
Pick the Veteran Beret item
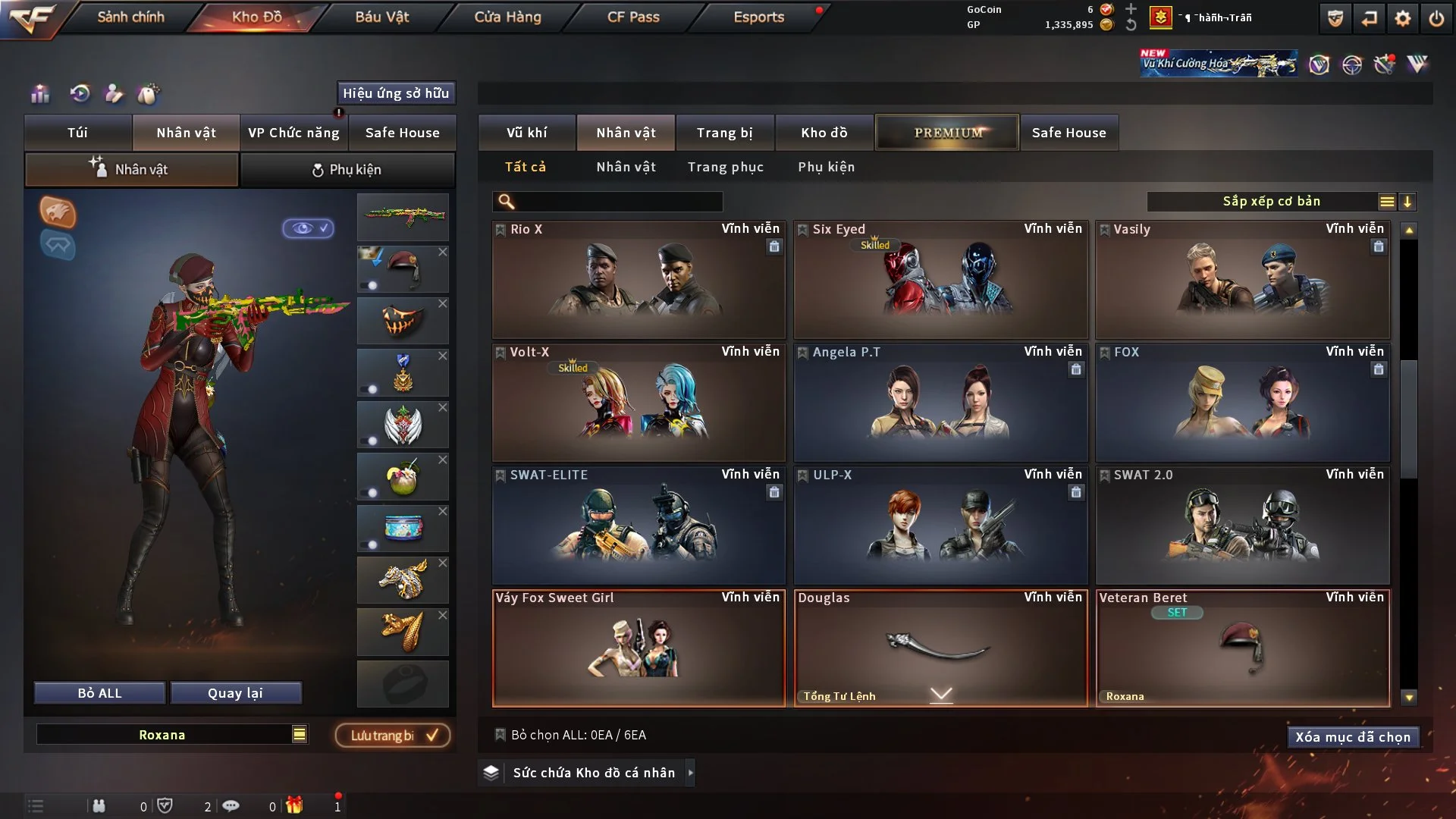point(1242,649)
